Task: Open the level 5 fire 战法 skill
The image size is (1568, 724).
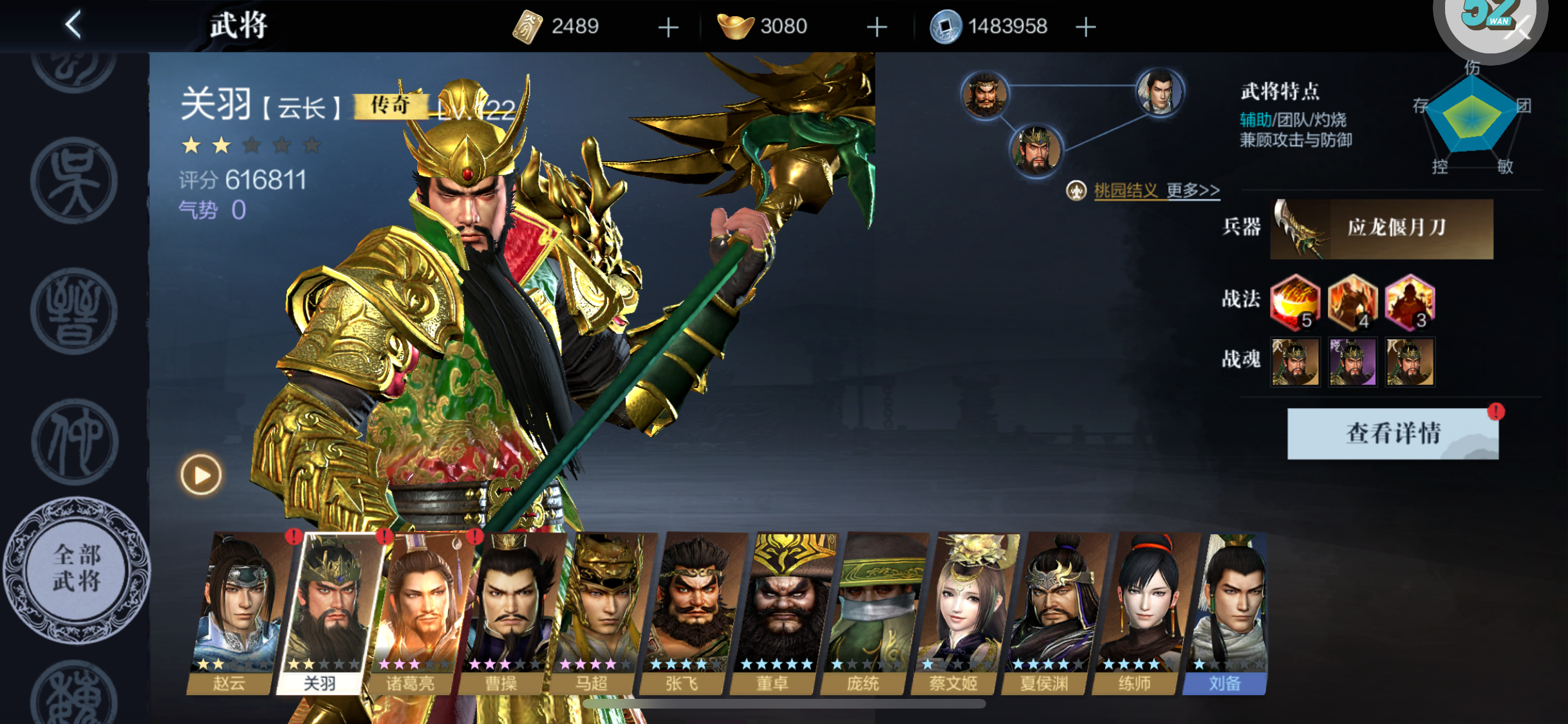Action: 1294,301
